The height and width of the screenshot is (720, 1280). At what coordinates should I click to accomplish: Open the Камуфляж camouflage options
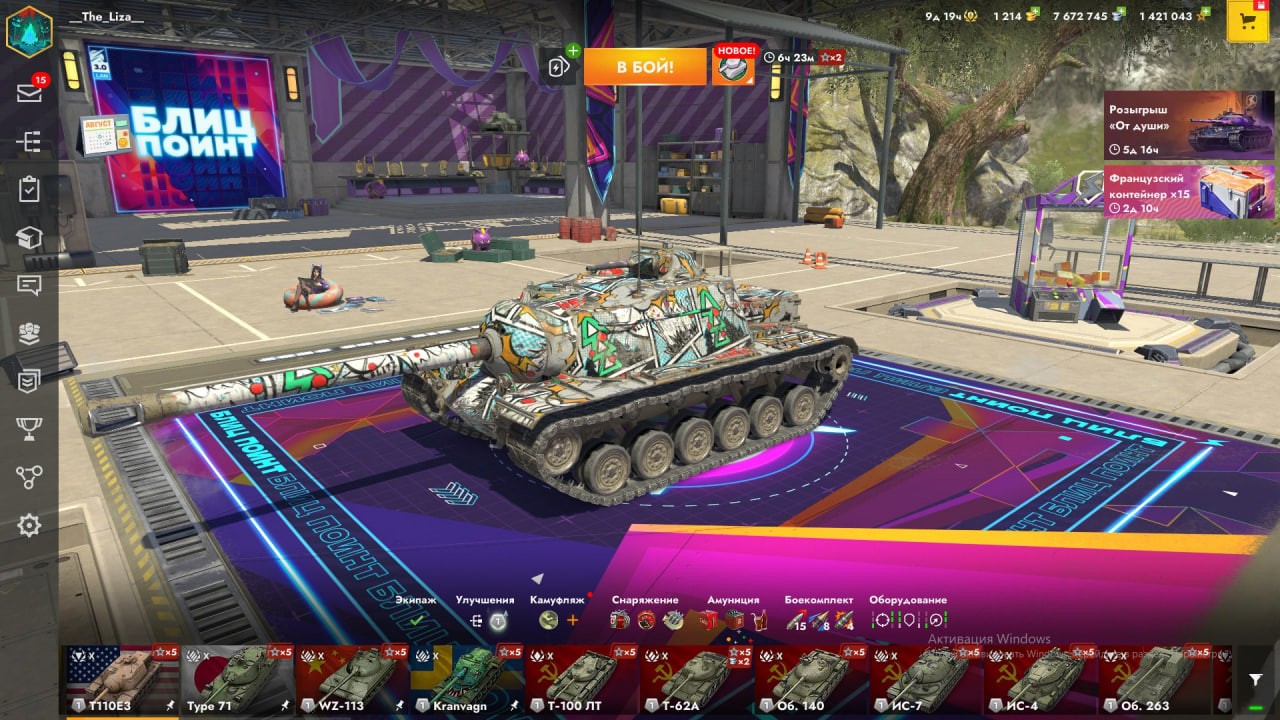(x=558, y=612)
